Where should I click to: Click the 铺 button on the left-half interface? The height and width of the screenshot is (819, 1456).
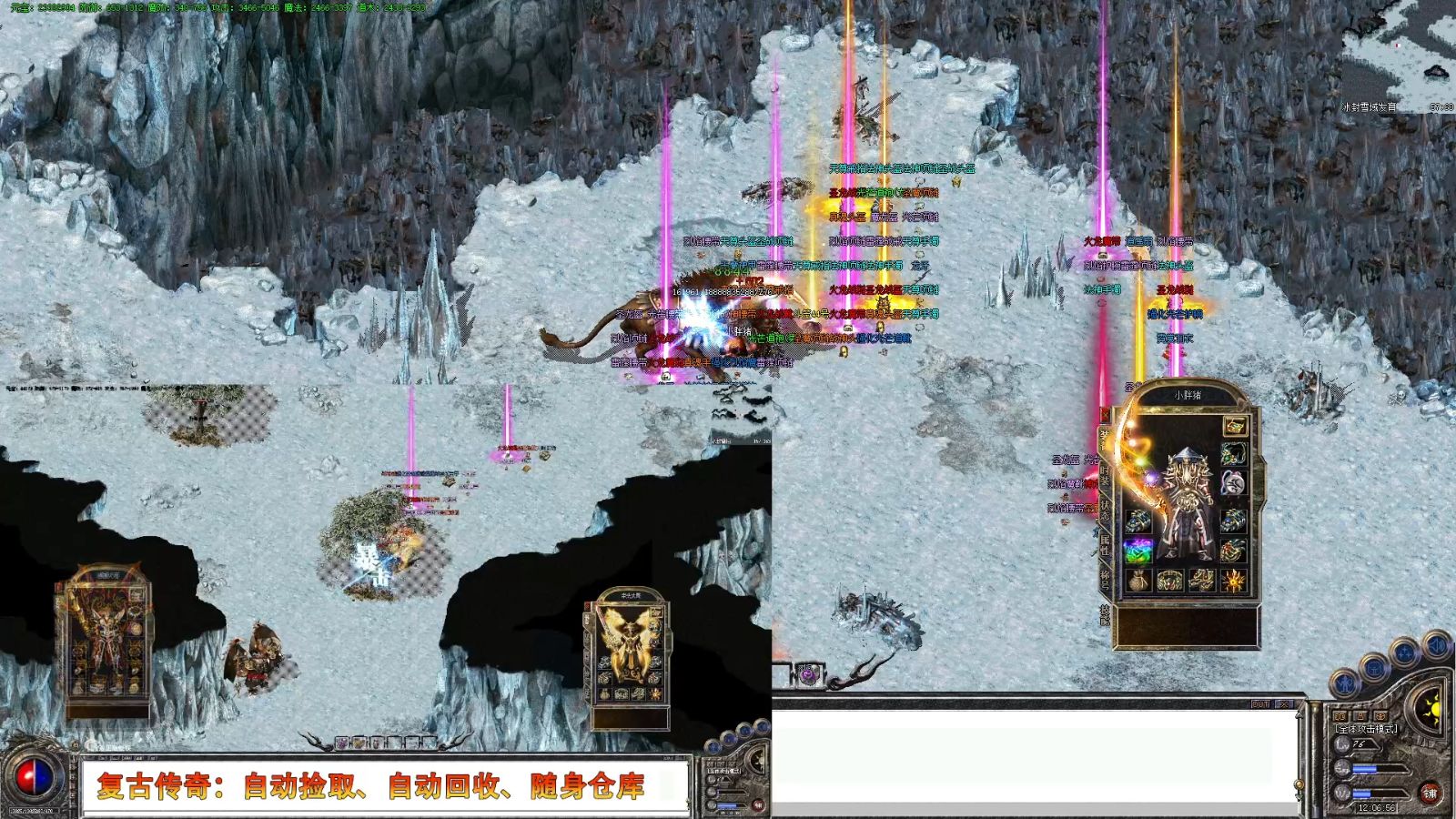(759, 806)
